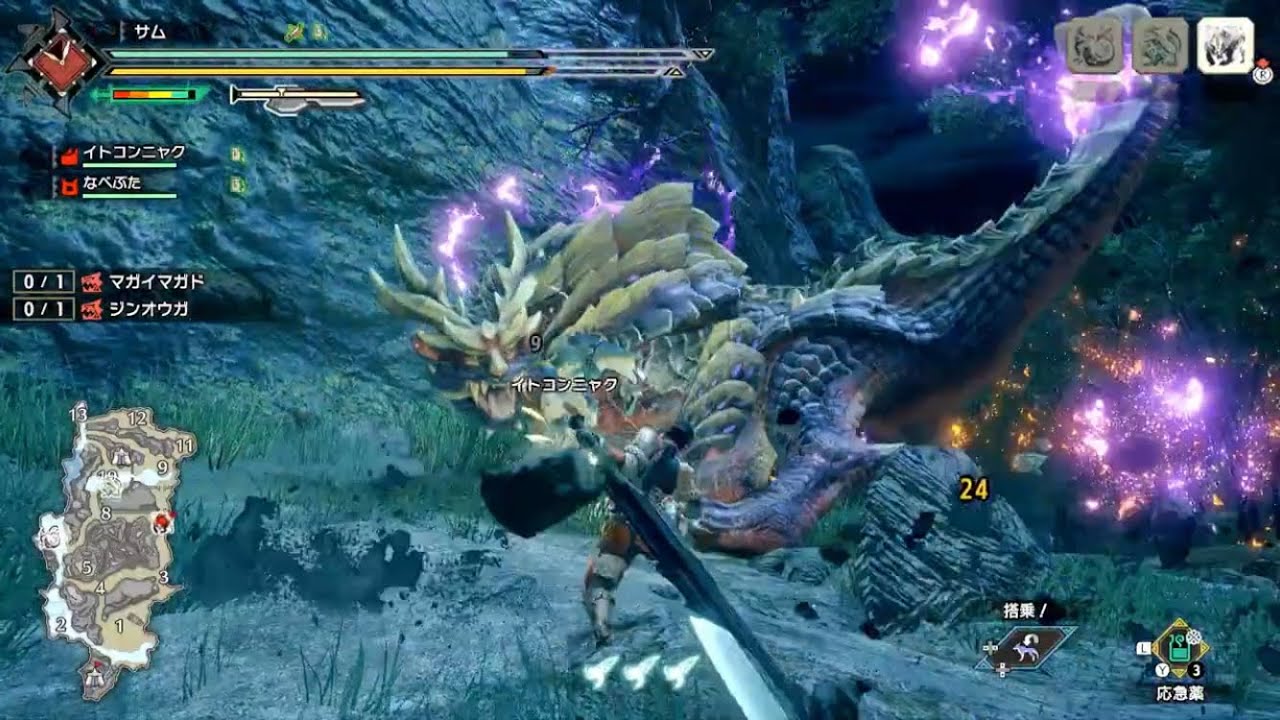Select the highlighted white monster target icon
Viewport: 1280px width, 720px height.
[1225, 45]
